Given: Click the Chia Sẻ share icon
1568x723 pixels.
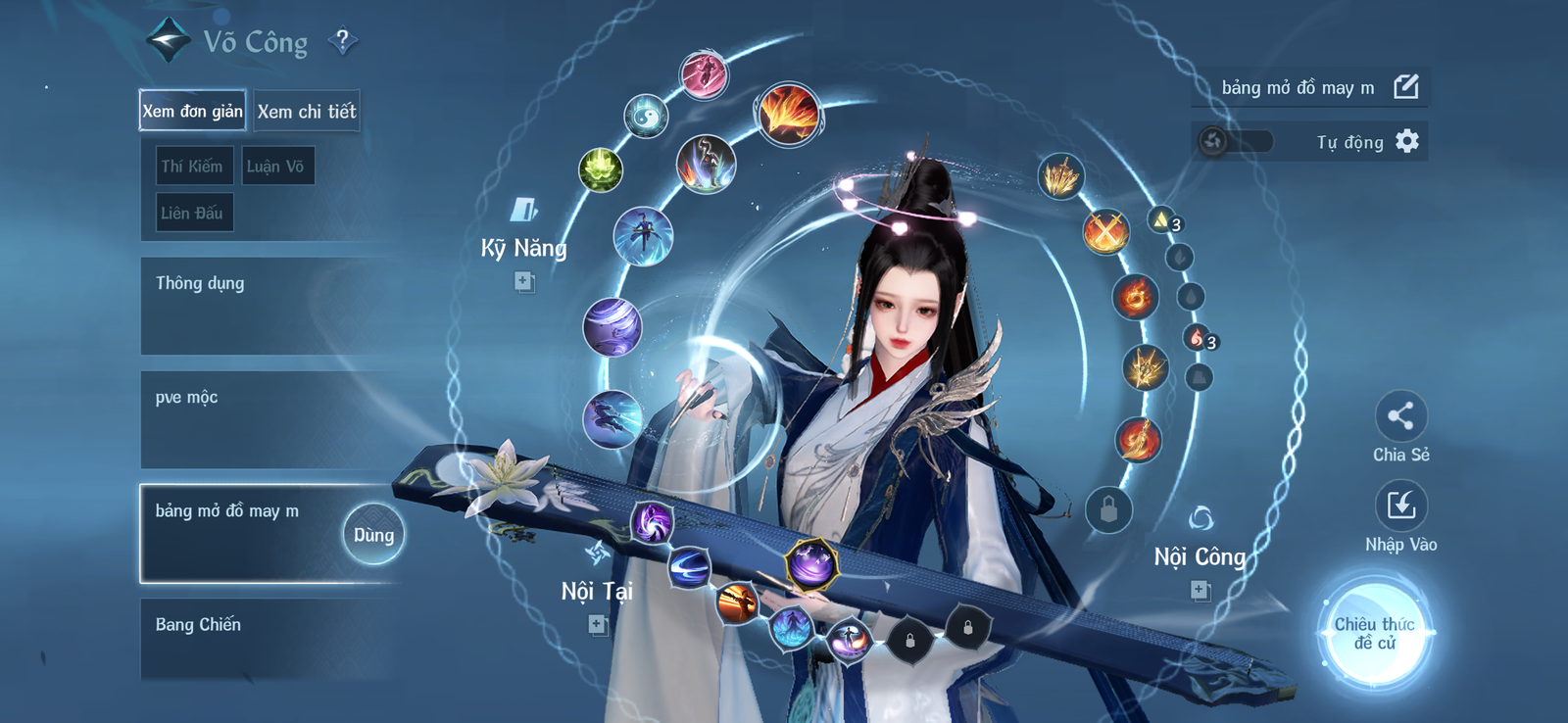Looking at the screenshot, I should (1399, 415).
